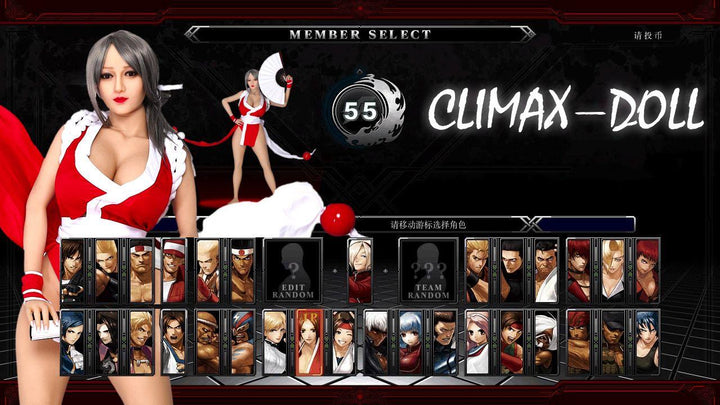This screenshot has height=405, width=720.
Task: Select Mature's blonde portrait
Action: tap(614, 270)
